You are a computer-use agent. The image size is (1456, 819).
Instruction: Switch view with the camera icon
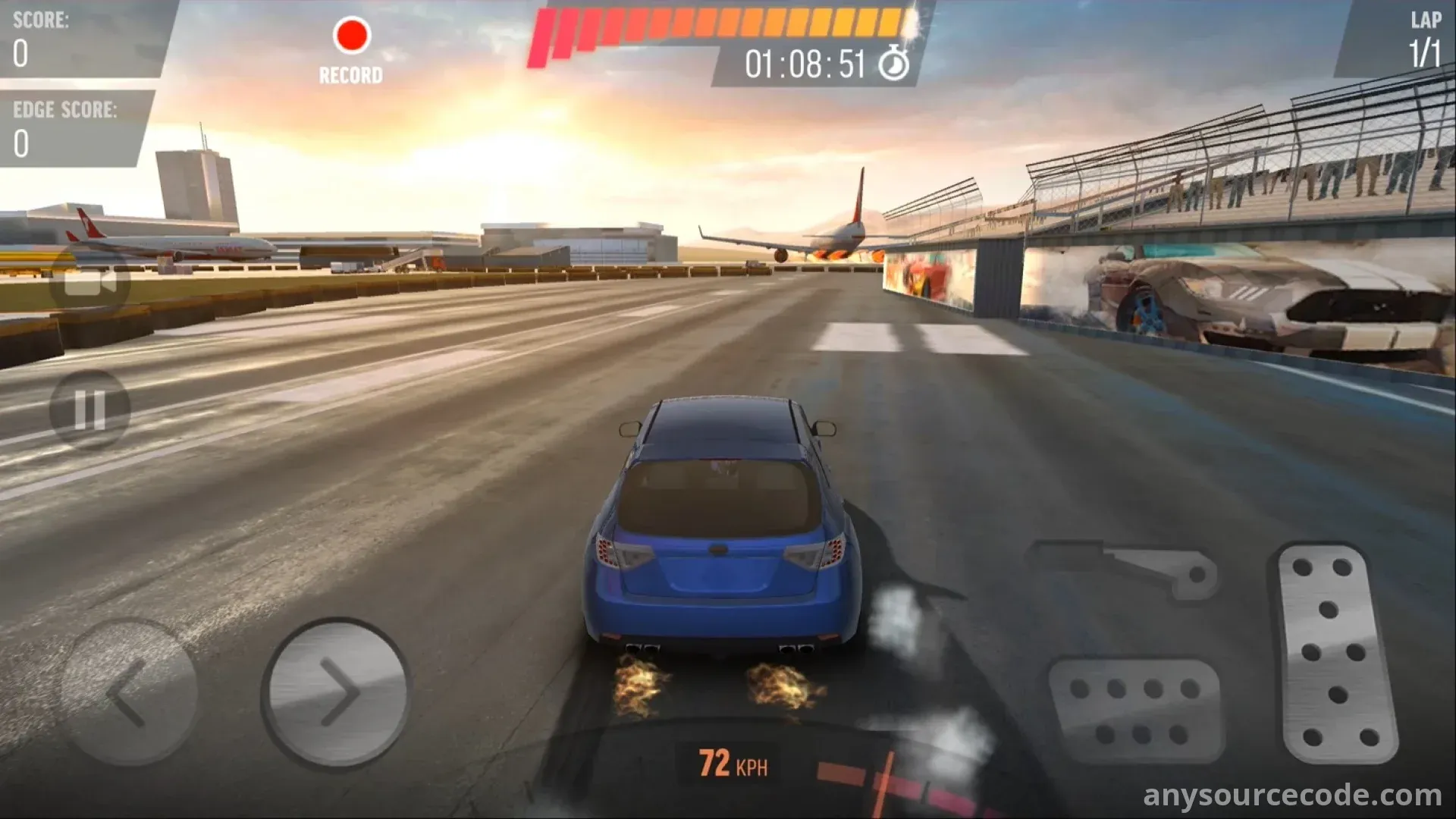pos(89,281)
